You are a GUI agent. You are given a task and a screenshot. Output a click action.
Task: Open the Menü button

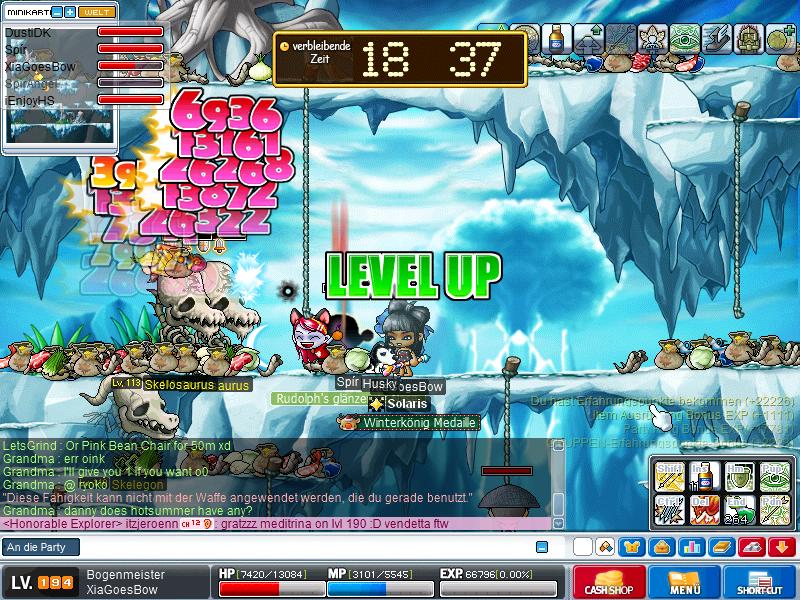pyautogui.click(x=685, y=583)
